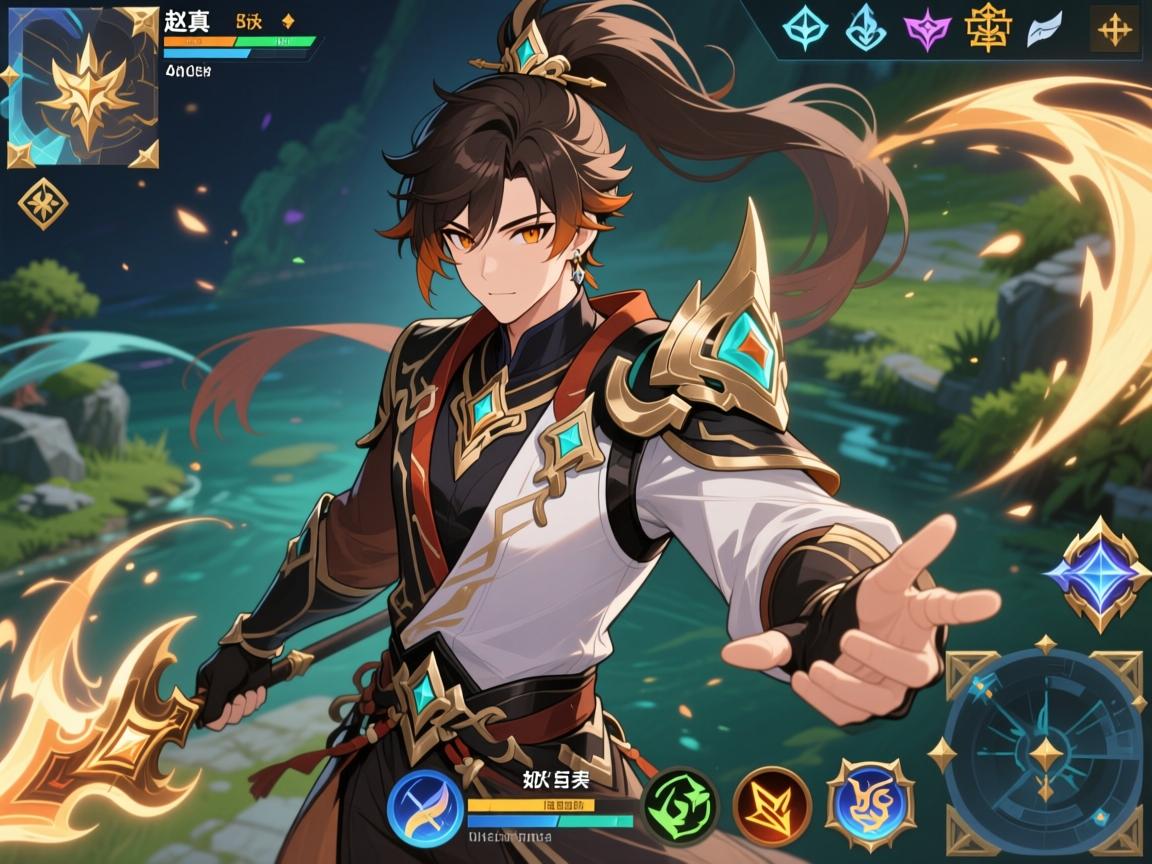Open the golden ornate knot emblem
Image resolution: width=1152 pixels, height=864 pixels.
(987, 29)
